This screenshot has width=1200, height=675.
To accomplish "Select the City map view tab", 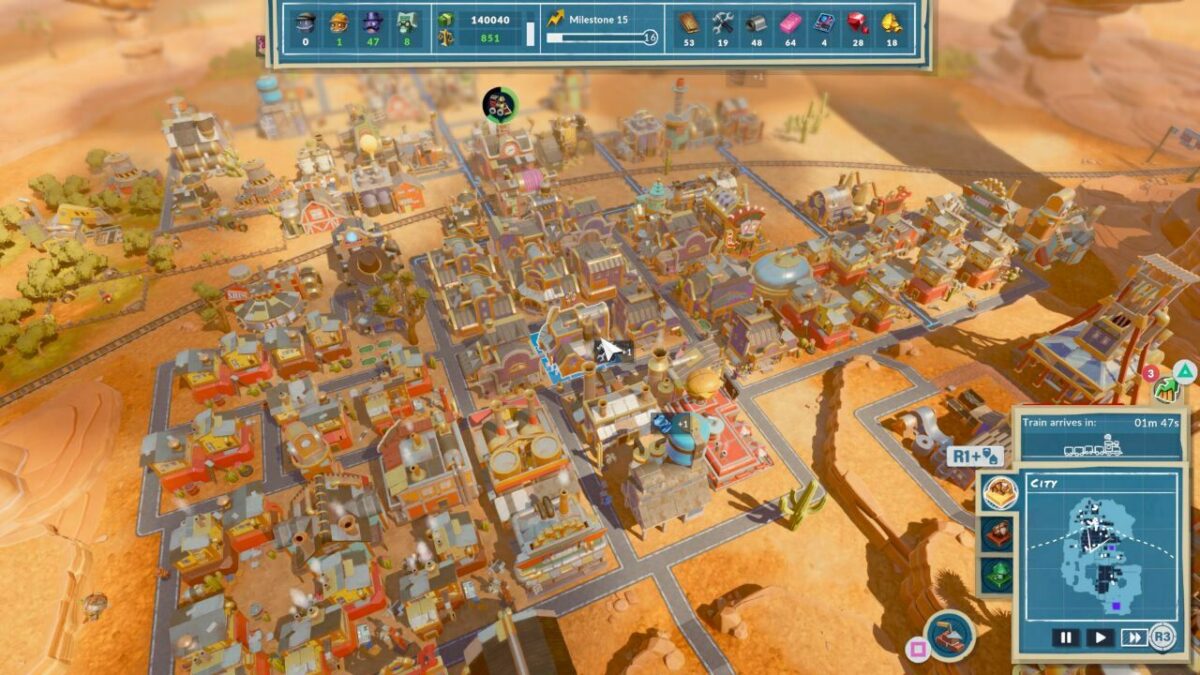I will 999,492.
